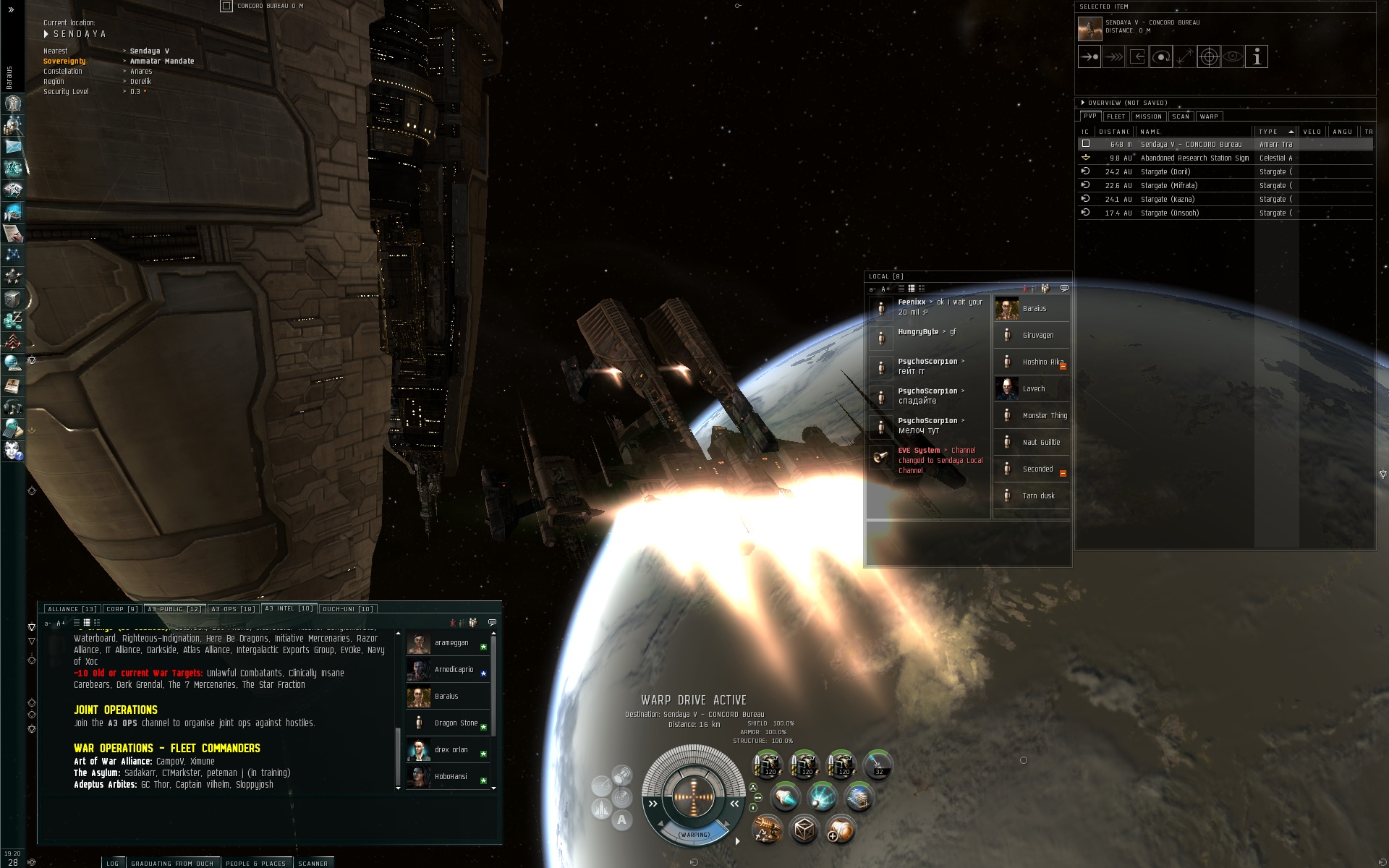Image resolution: width=1389 pixels, height=868 pixels.
Task: Show info for the selected CONCORD Bureau
Action: point(1257,56)
